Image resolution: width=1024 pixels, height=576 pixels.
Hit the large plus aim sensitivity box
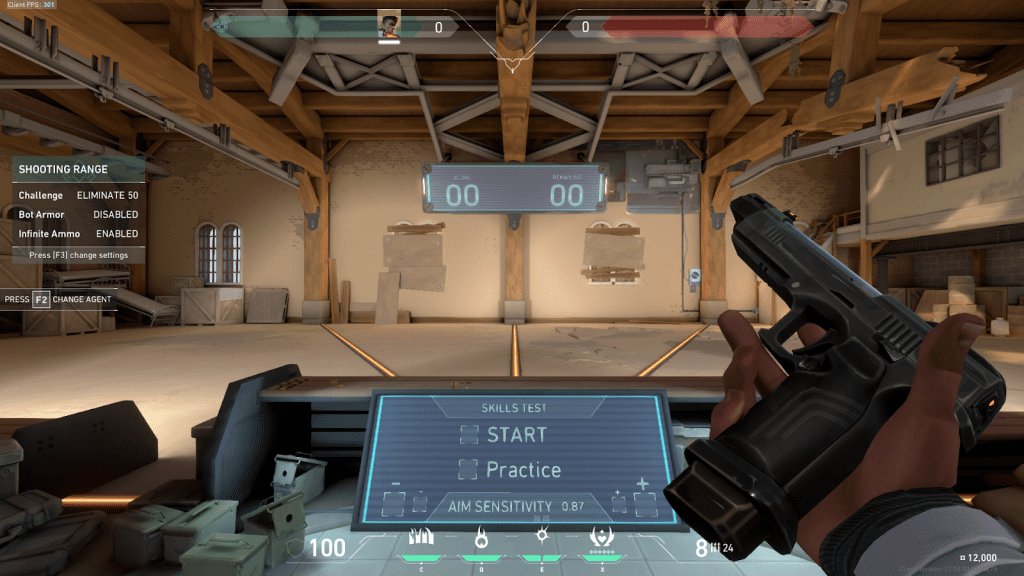(x=643, y=503)
